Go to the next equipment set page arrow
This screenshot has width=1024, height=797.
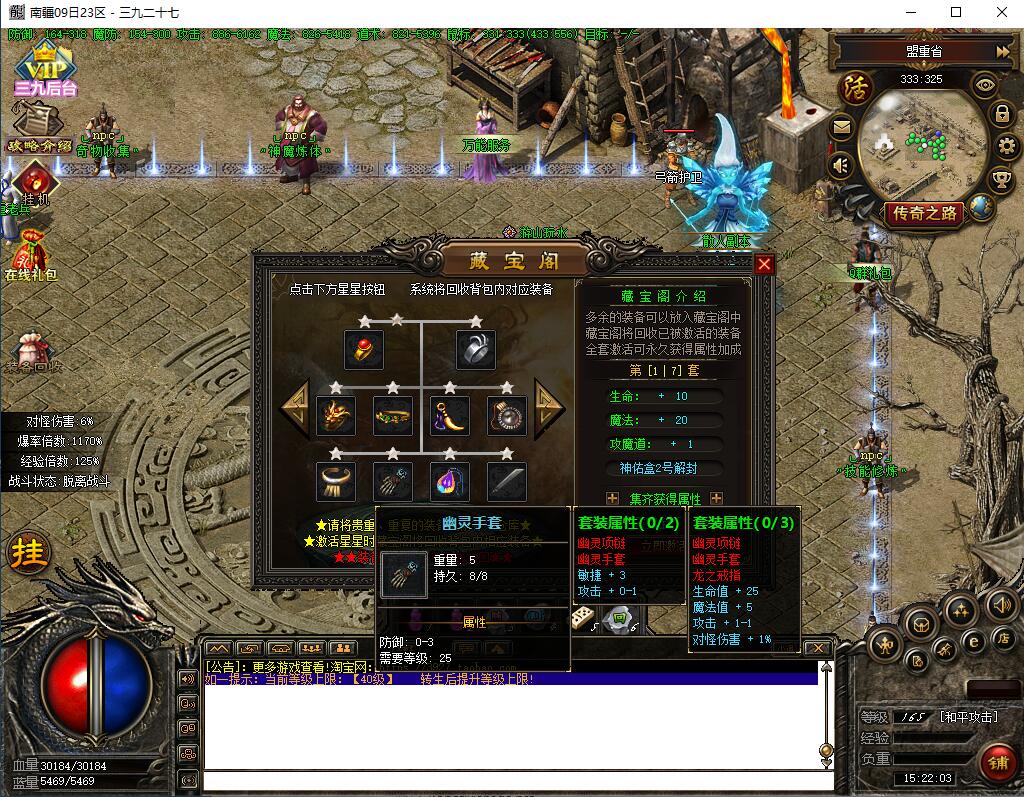click(549, 407)
